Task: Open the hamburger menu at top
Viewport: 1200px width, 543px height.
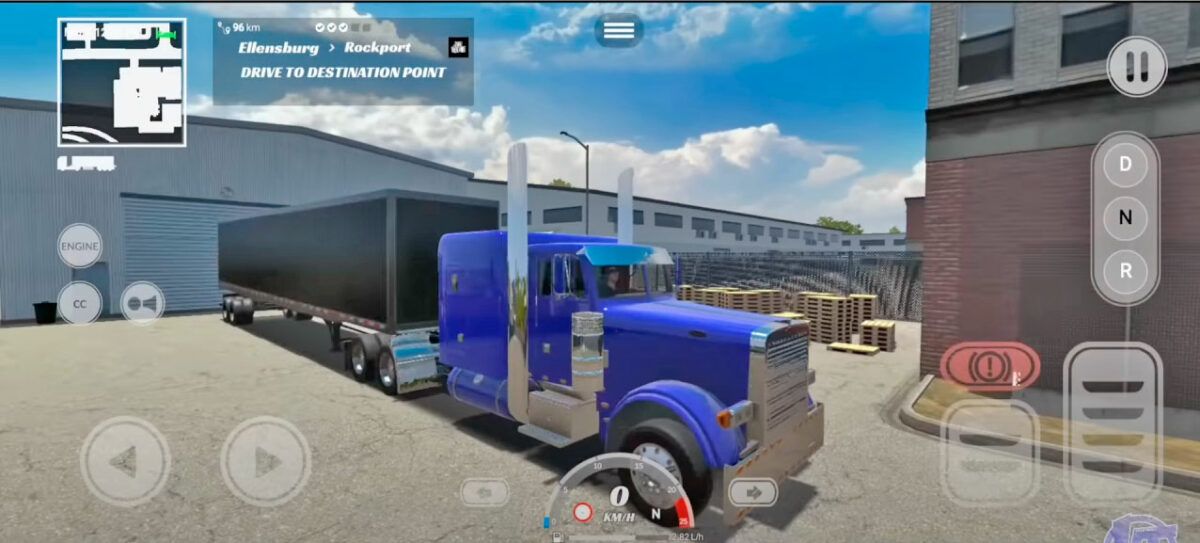Action: (x=619, y=31)
